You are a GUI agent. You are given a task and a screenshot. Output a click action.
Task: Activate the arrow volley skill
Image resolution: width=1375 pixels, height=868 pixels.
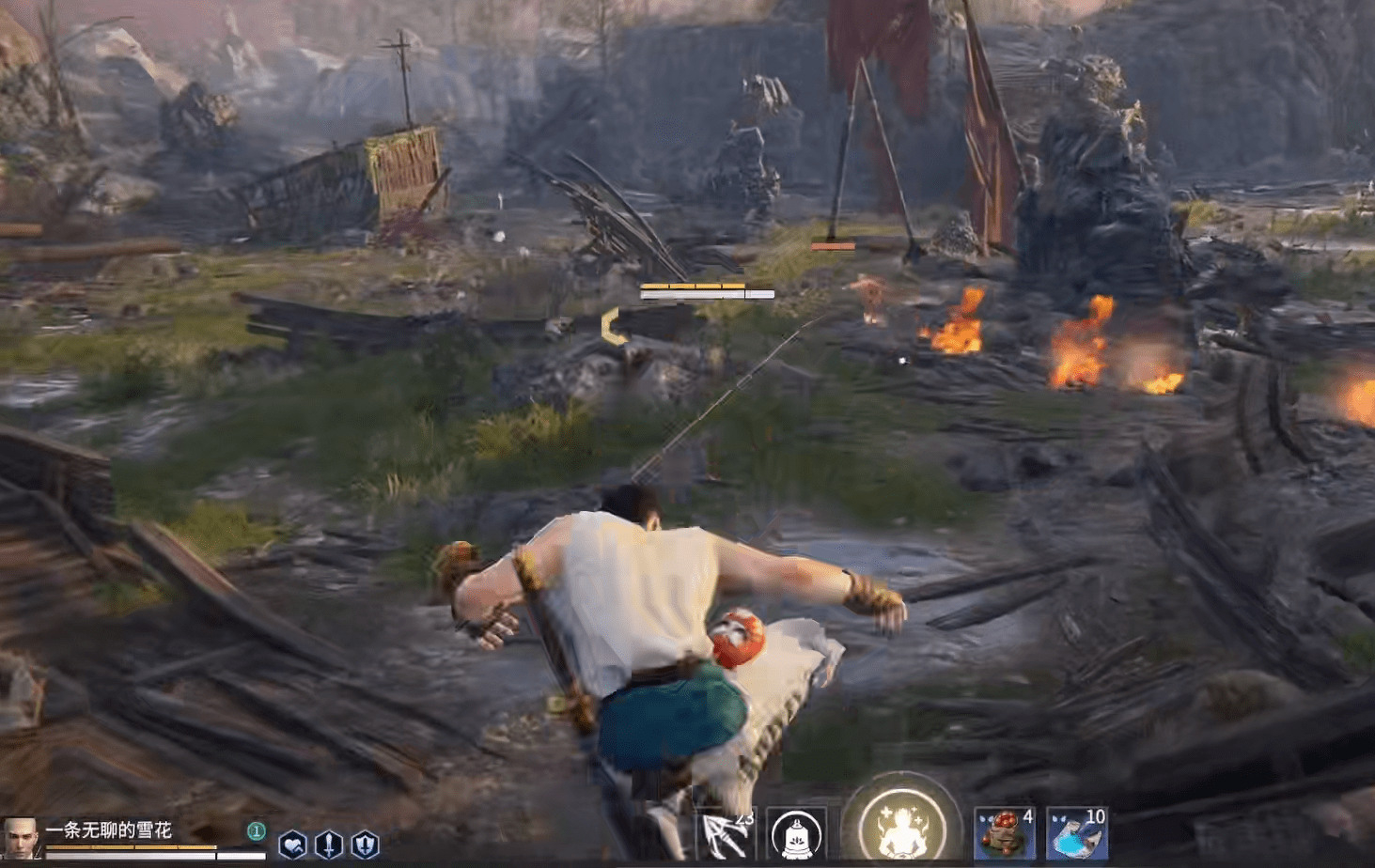[x=726, y=834]
